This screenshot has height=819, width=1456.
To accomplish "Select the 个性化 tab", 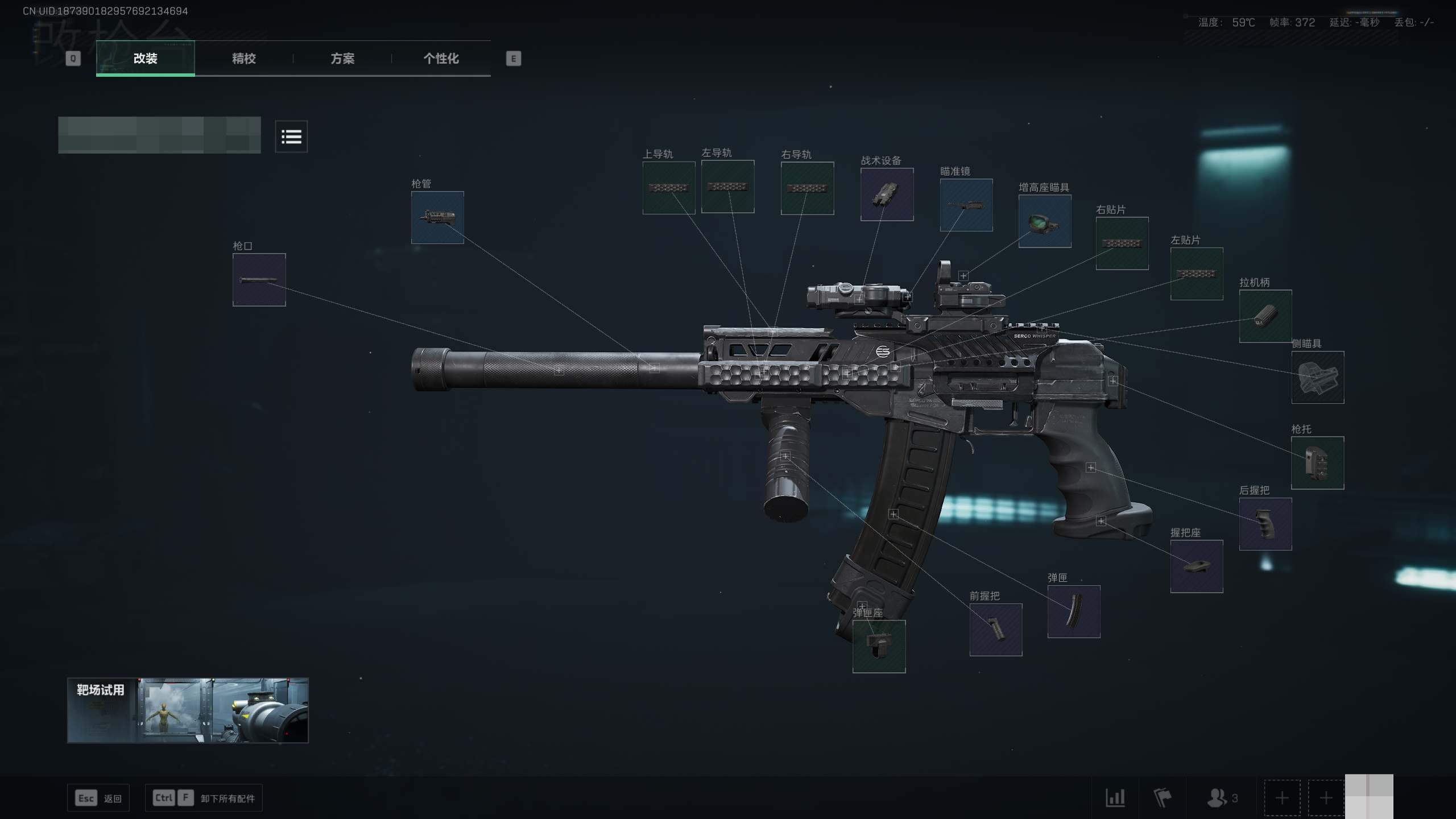I will (x=441, y=59).
